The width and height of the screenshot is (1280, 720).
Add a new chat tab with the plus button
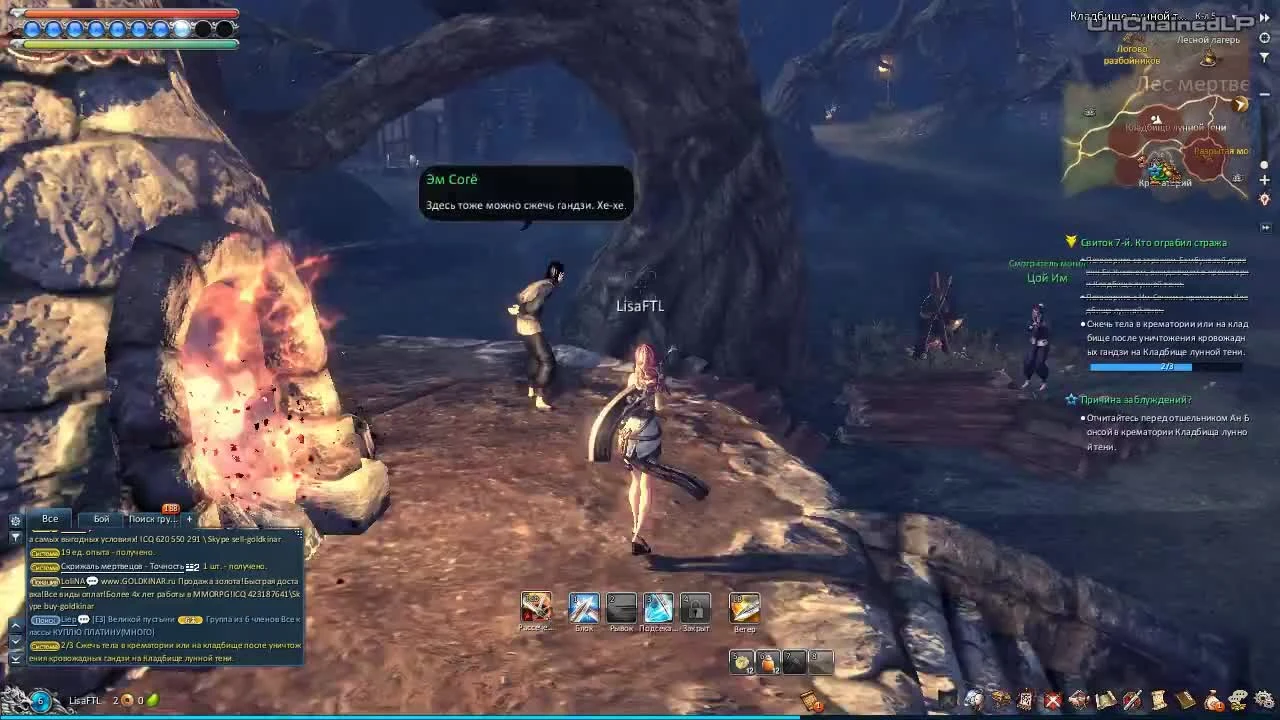189,519
